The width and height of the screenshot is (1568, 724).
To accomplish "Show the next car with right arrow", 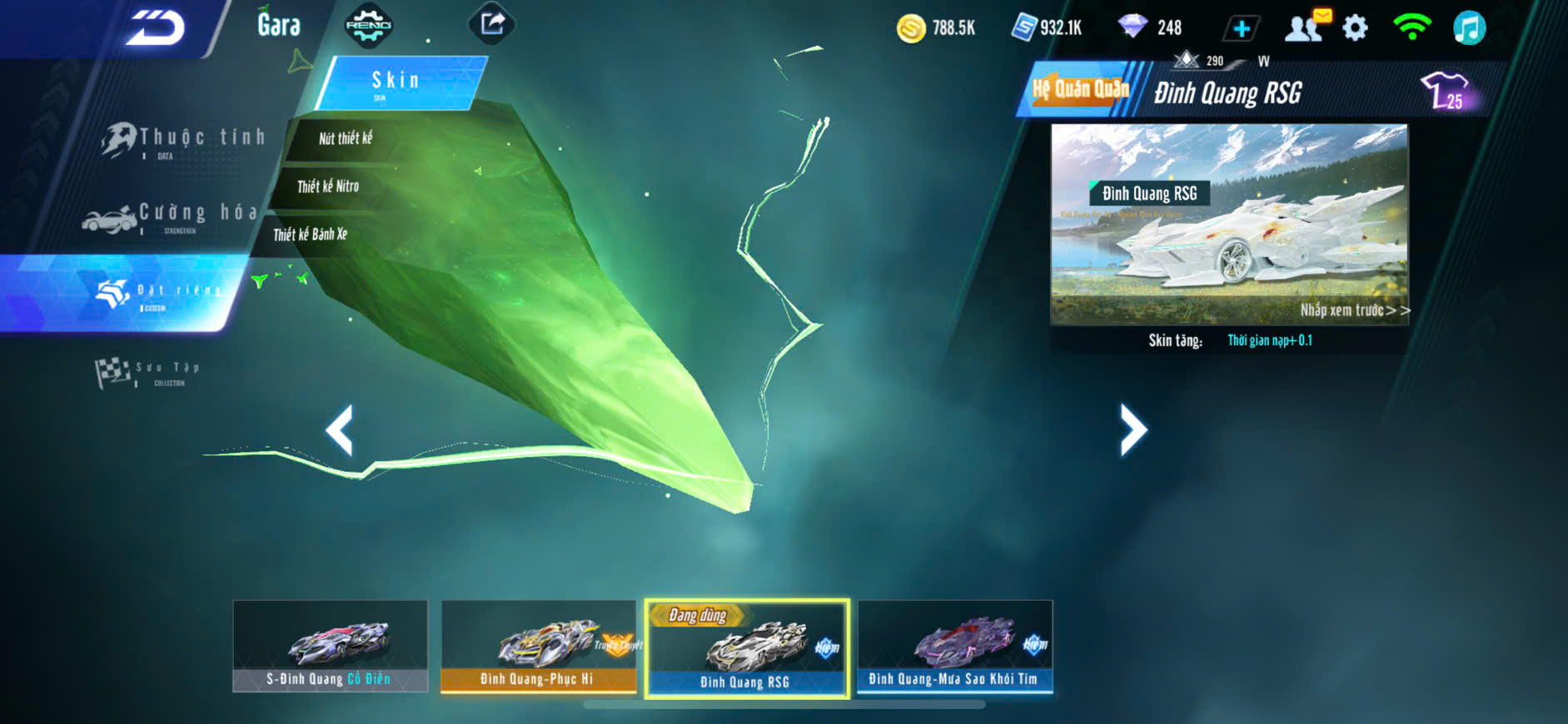I will click(x=1132, y=430).
